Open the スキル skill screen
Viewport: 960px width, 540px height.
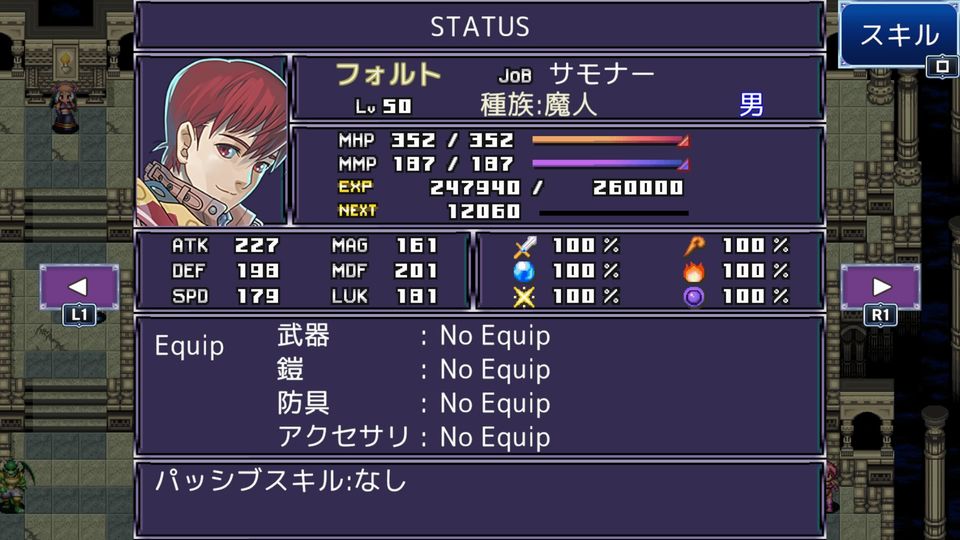898,36
